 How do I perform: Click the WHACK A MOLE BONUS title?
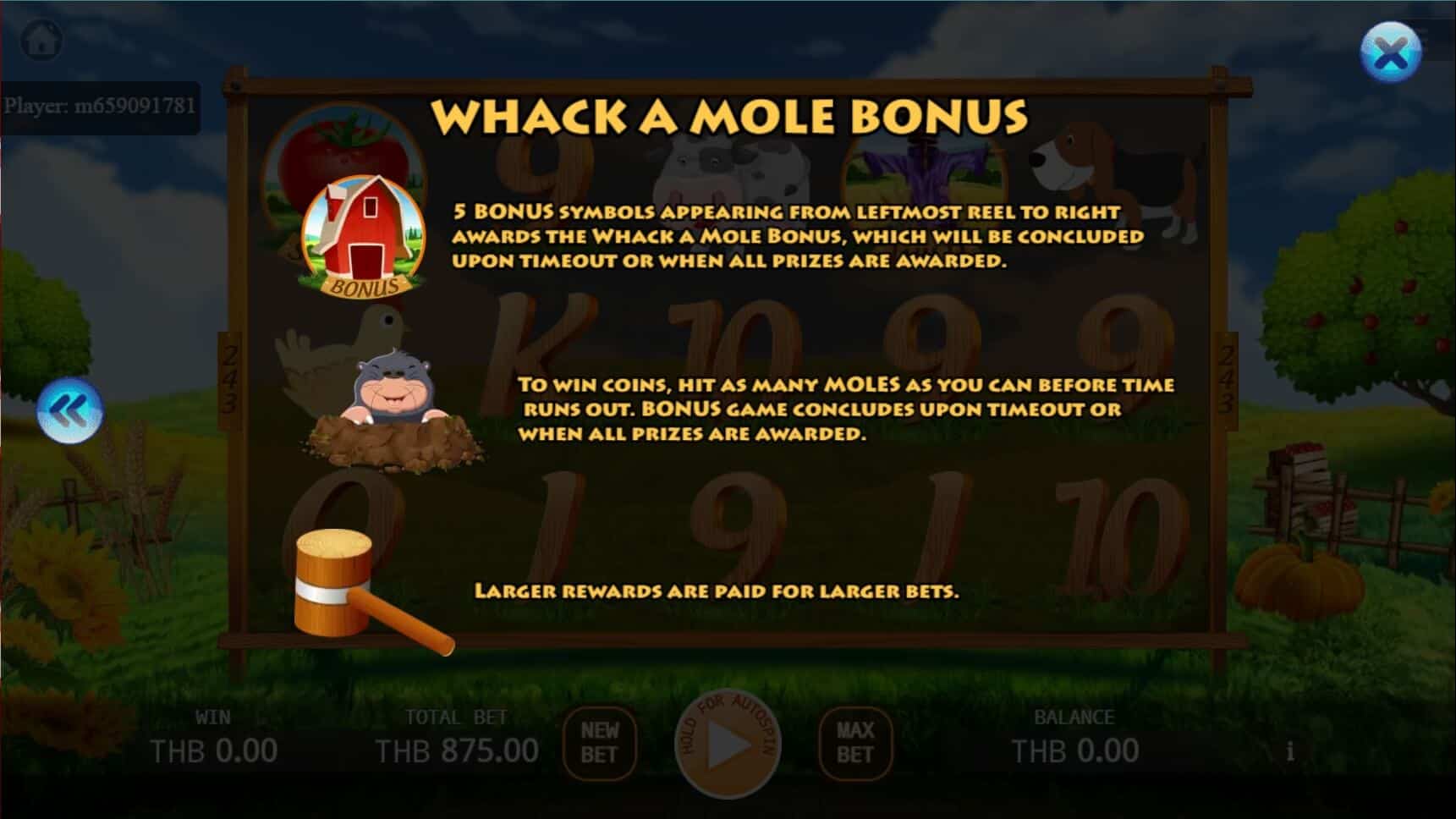pos(730,116)
